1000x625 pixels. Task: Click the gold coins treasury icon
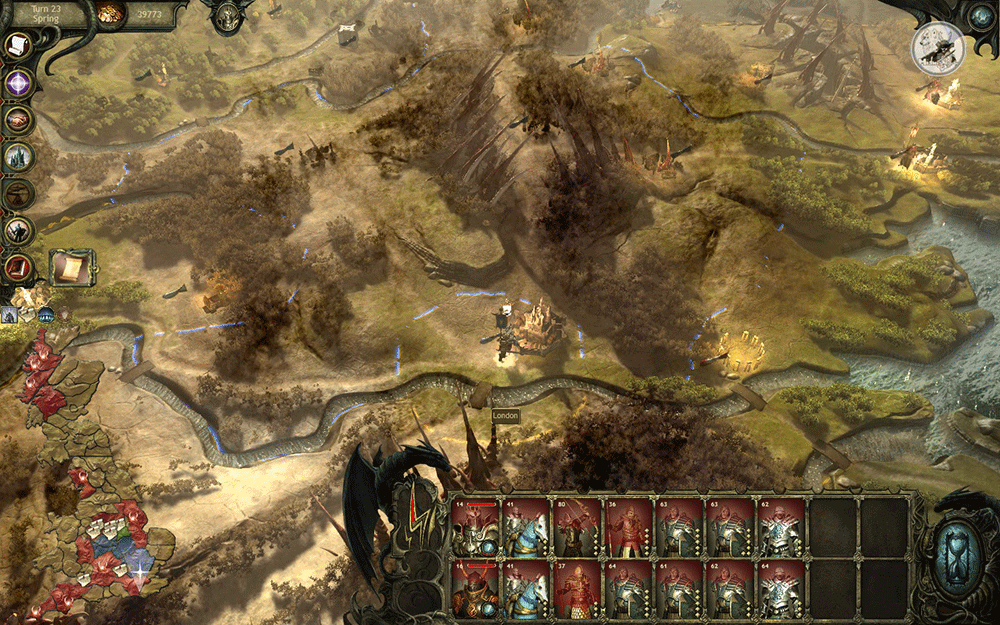(x=111, y=13)
